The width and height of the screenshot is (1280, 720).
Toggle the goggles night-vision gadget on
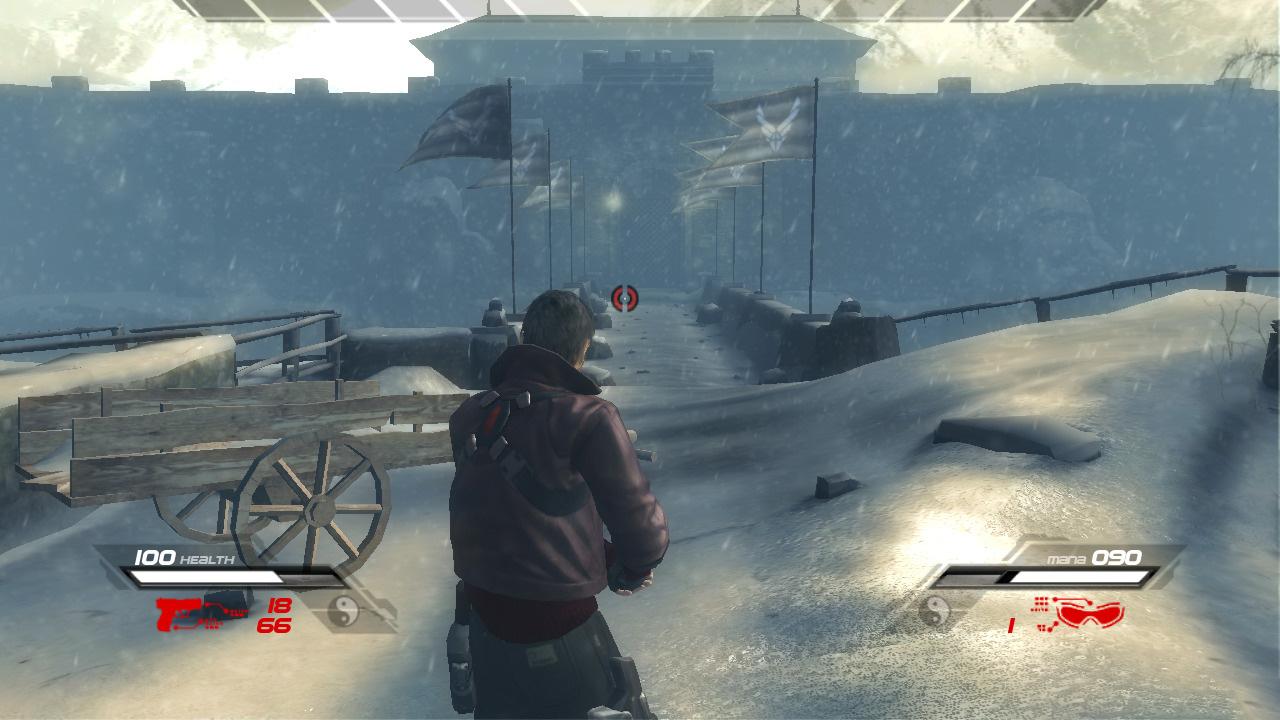(1090, 615)
